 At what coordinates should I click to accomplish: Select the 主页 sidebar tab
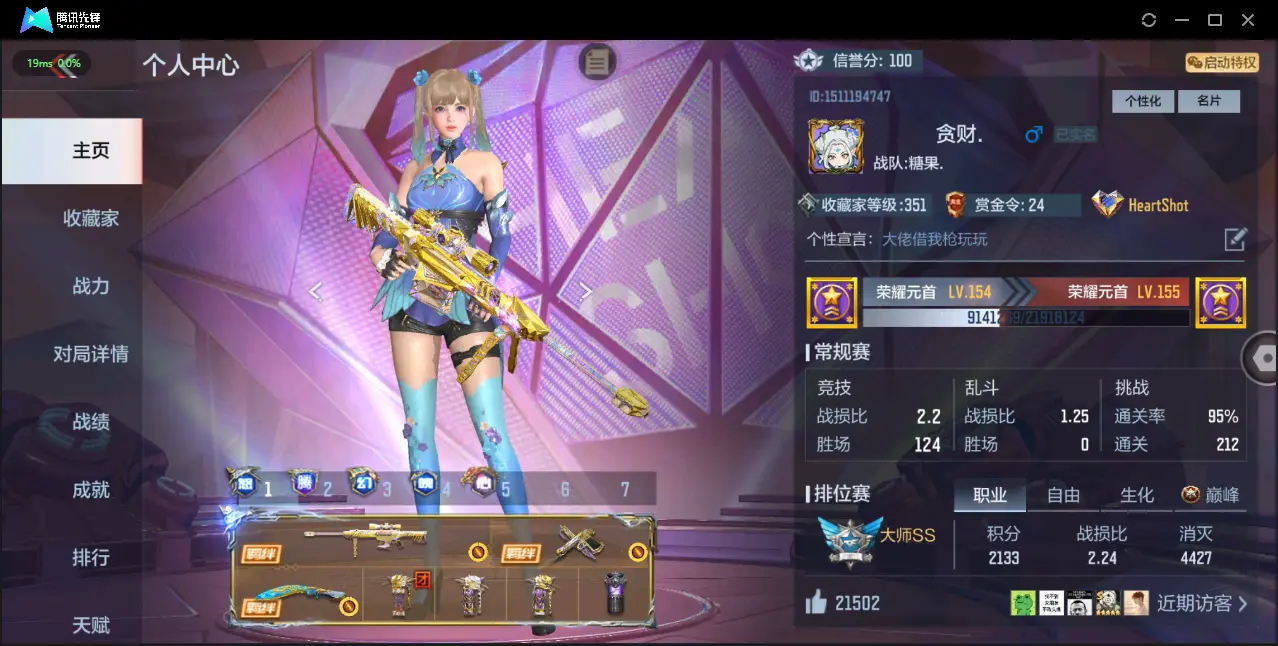[x=90, y=150]
